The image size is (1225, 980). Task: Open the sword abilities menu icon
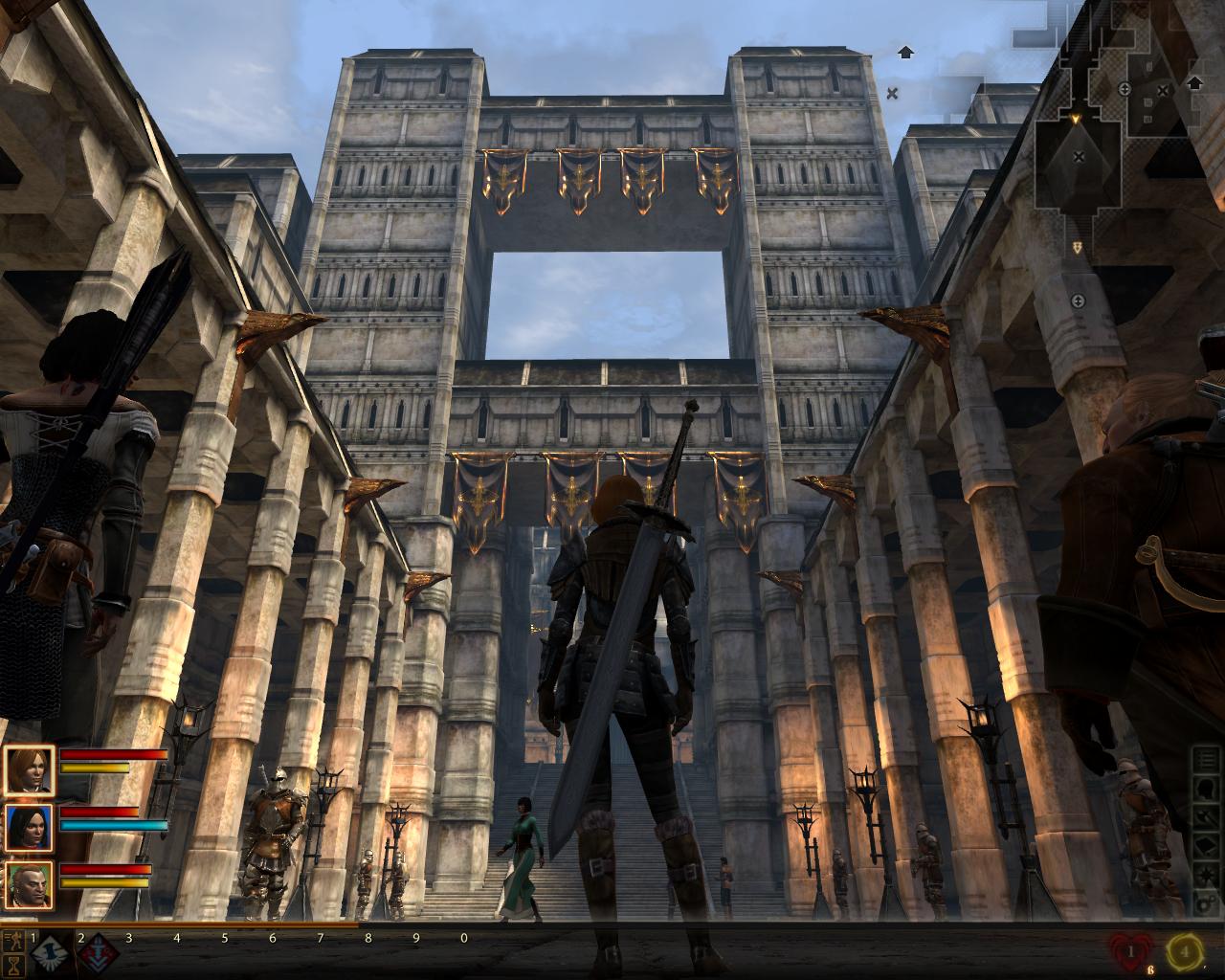(x=1208, y=820)
